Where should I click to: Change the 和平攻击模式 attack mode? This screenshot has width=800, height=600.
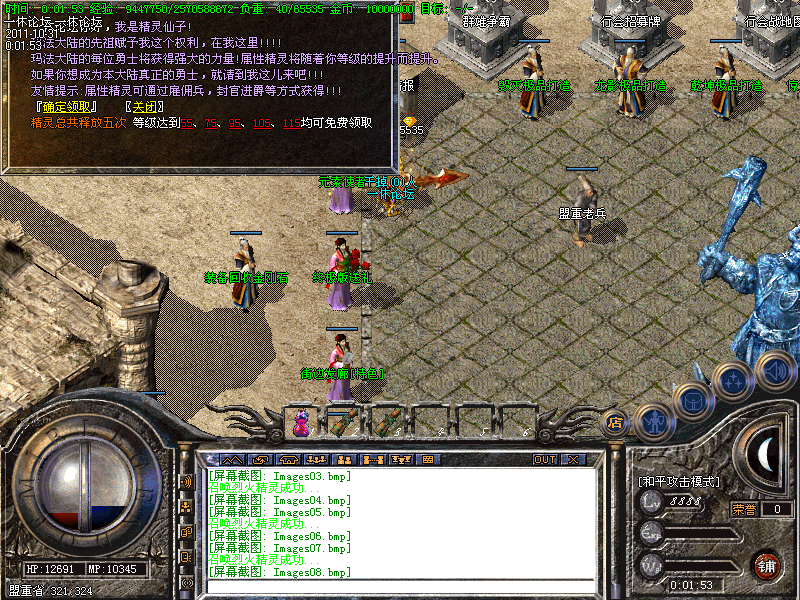tap(679, 481)
